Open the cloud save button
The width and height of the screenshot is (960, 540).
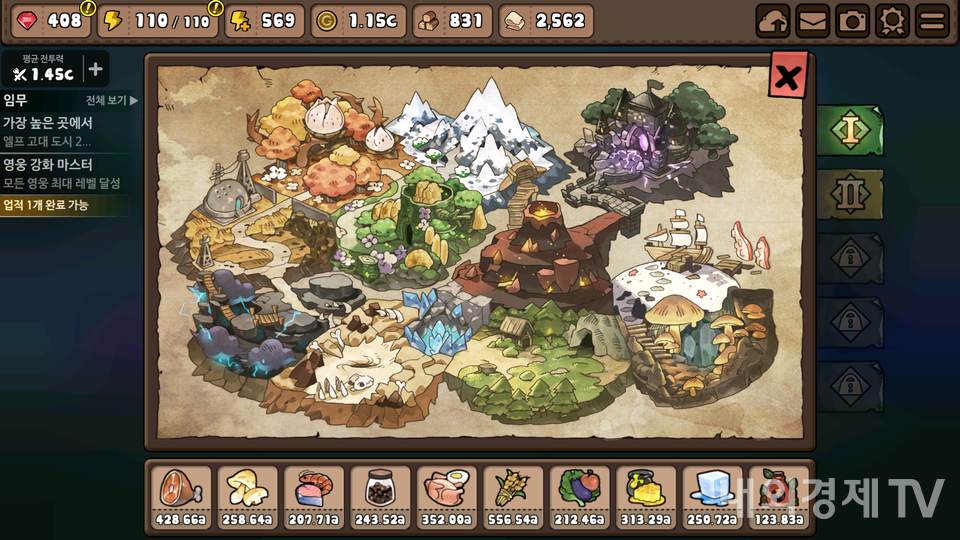[x=774, y=20]
